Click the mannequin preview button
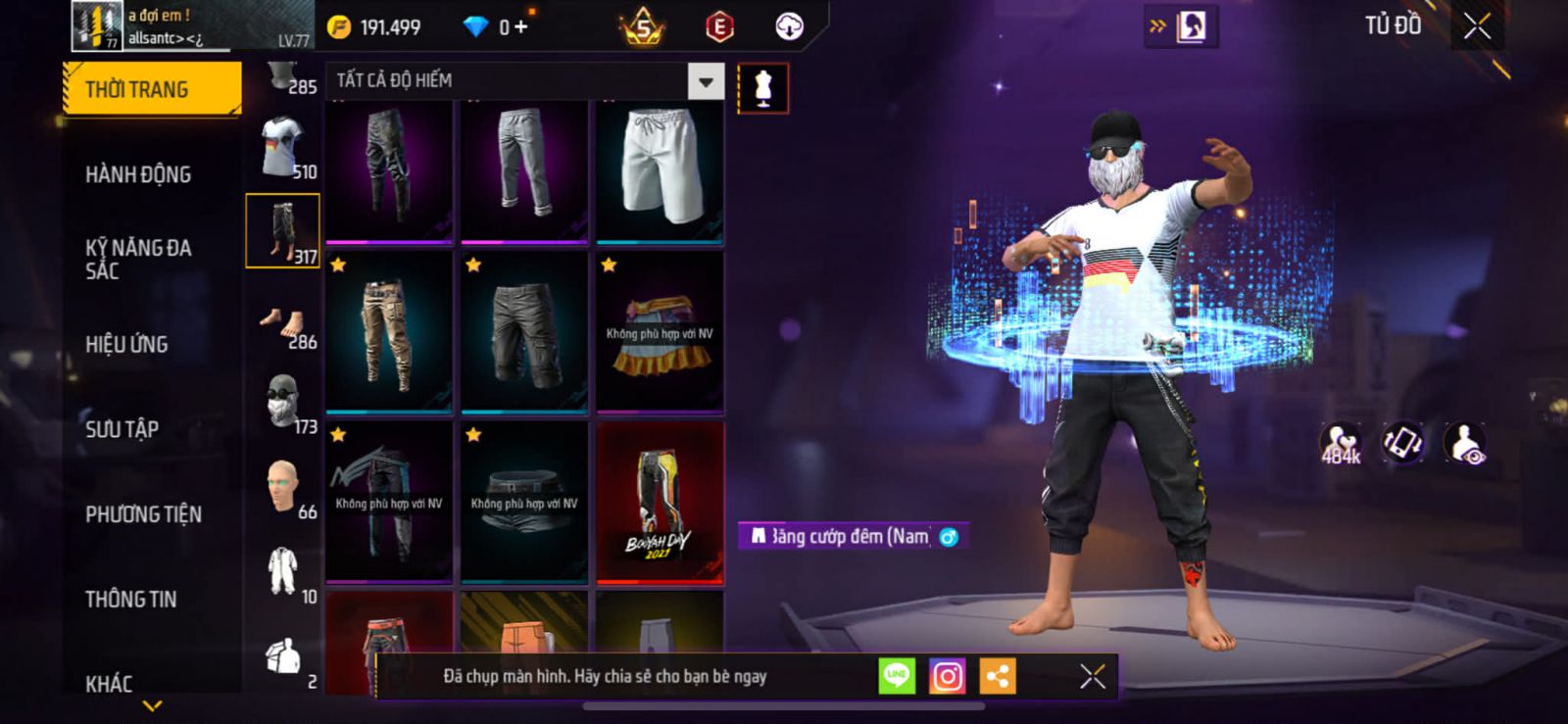Image resolution: width=1568 pixels, height=724 pixels. (762, 88)
